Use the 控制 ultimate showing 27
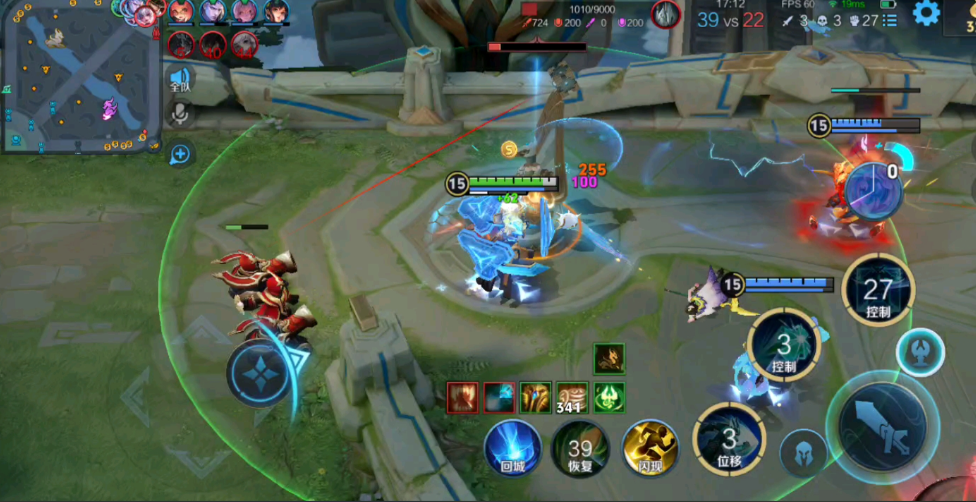Screen dimensions: 976x502 tap(877, 292)
